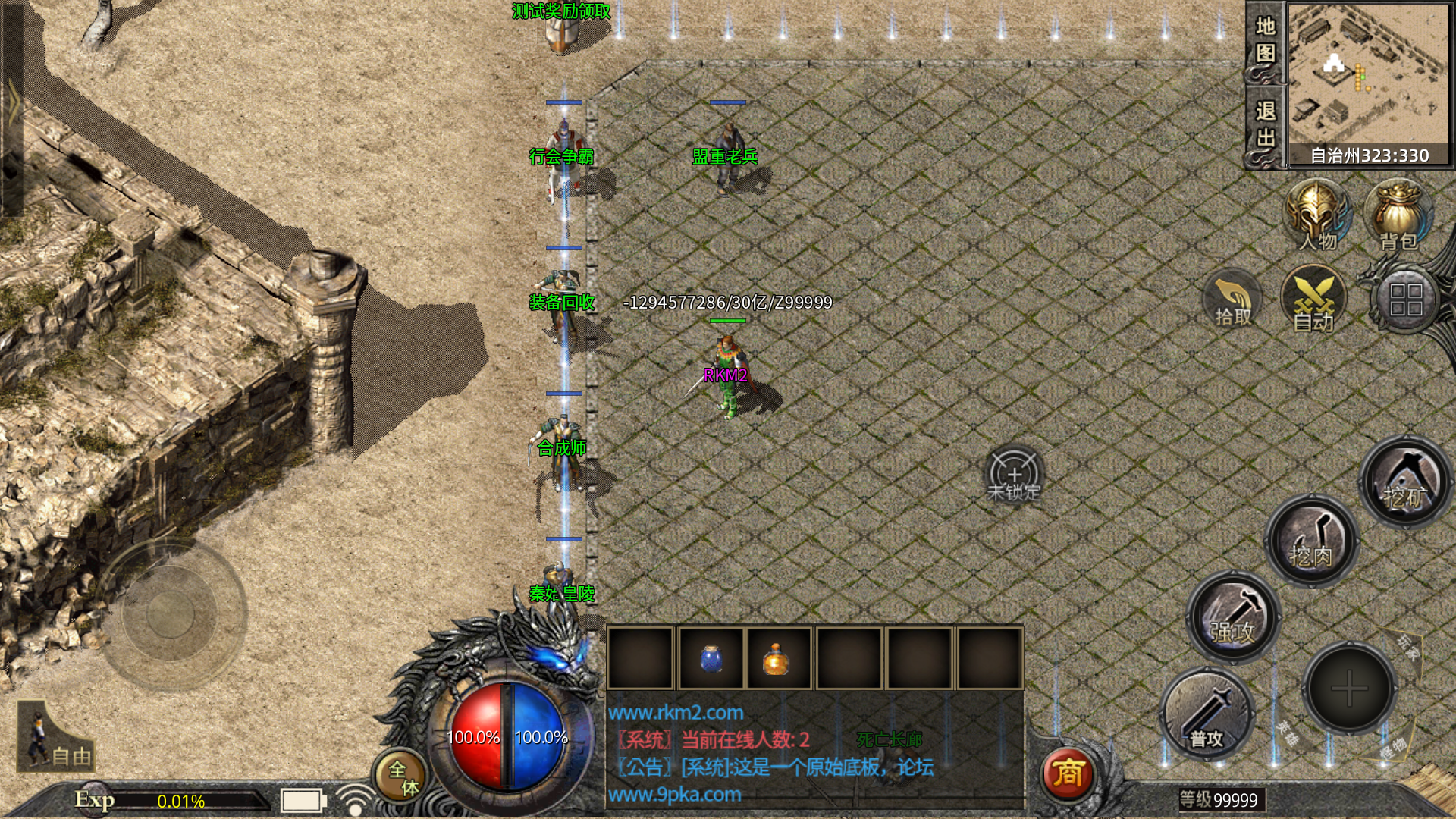Open the 背包 bag inventory

pyautogui.click(x=1398, y=216)
